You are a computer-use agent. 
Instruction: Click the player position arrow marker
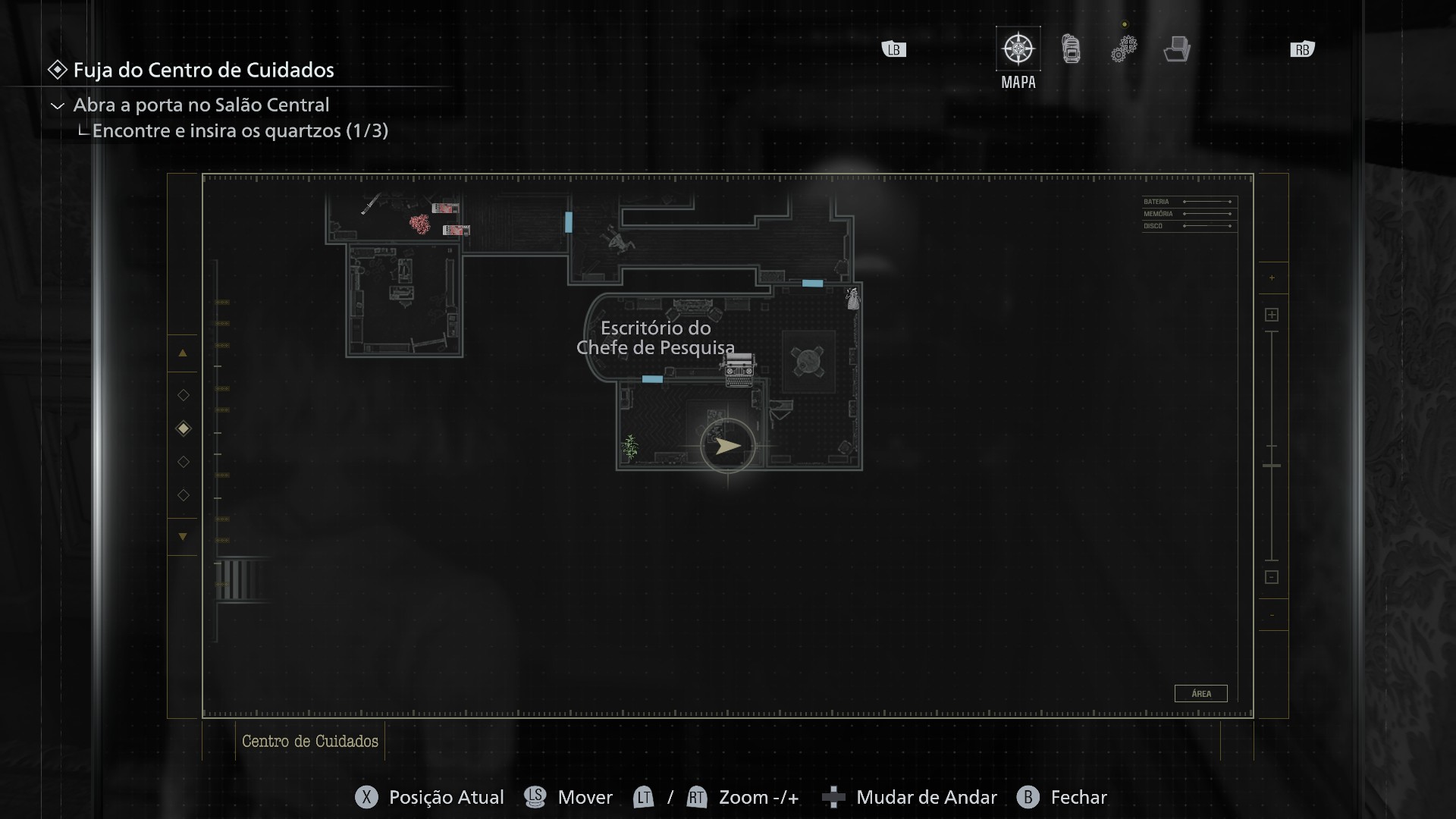[727, 446]
